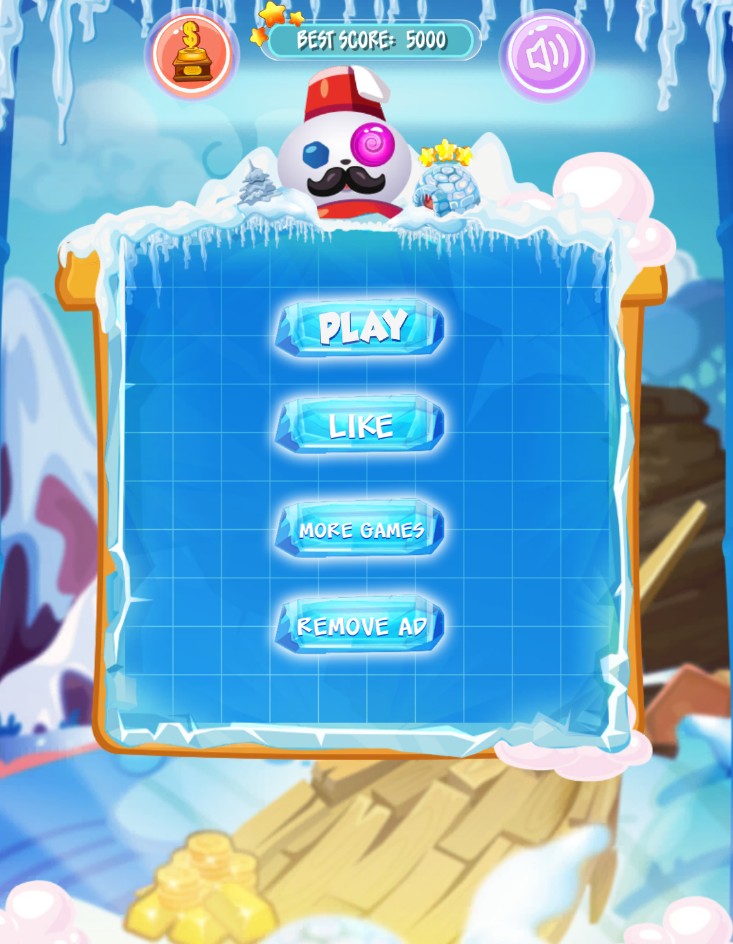Start the game with the PLAY button

coord(360,327)
